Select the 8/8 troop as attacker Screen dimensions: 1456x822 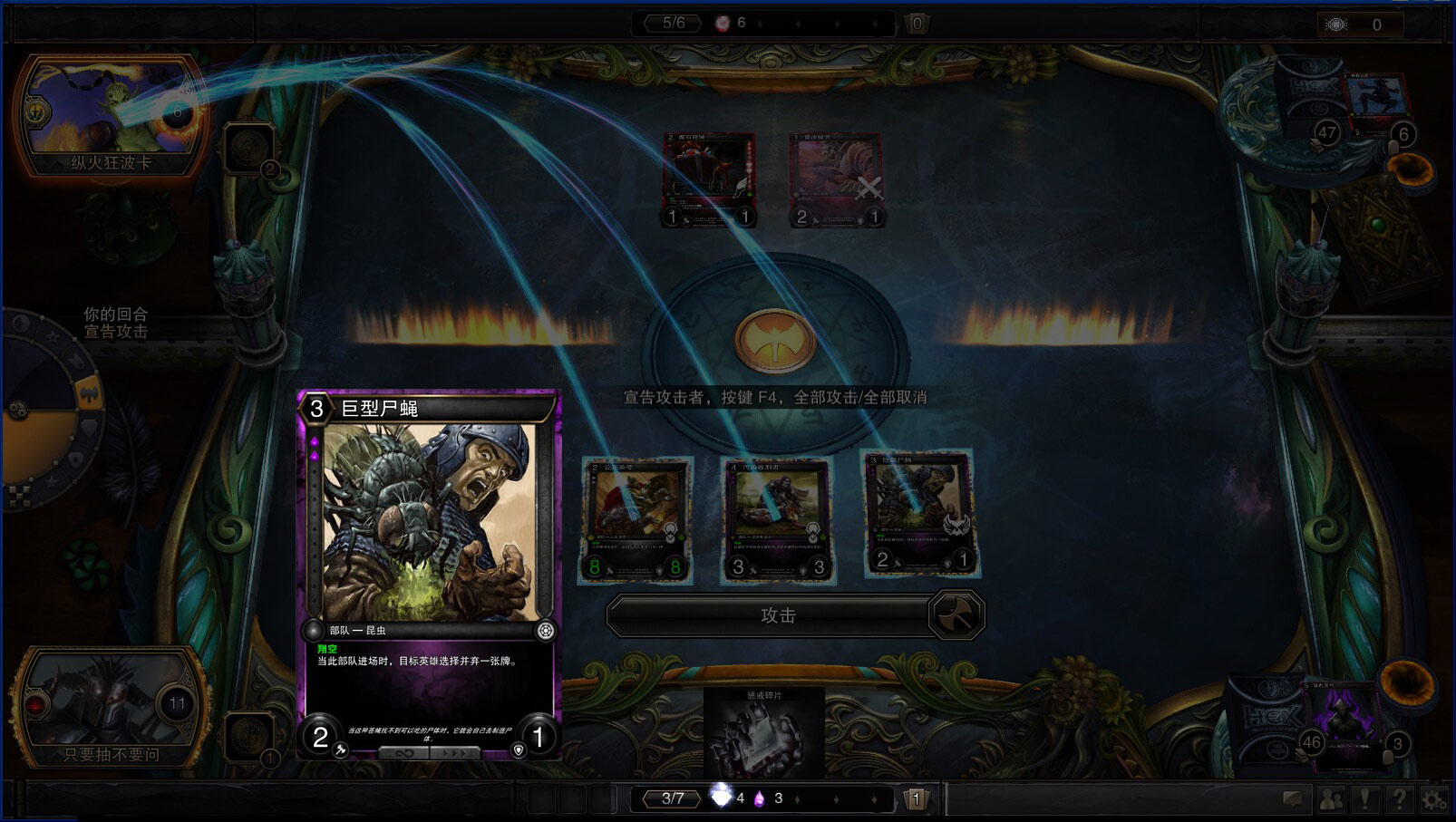click(636, 520)
